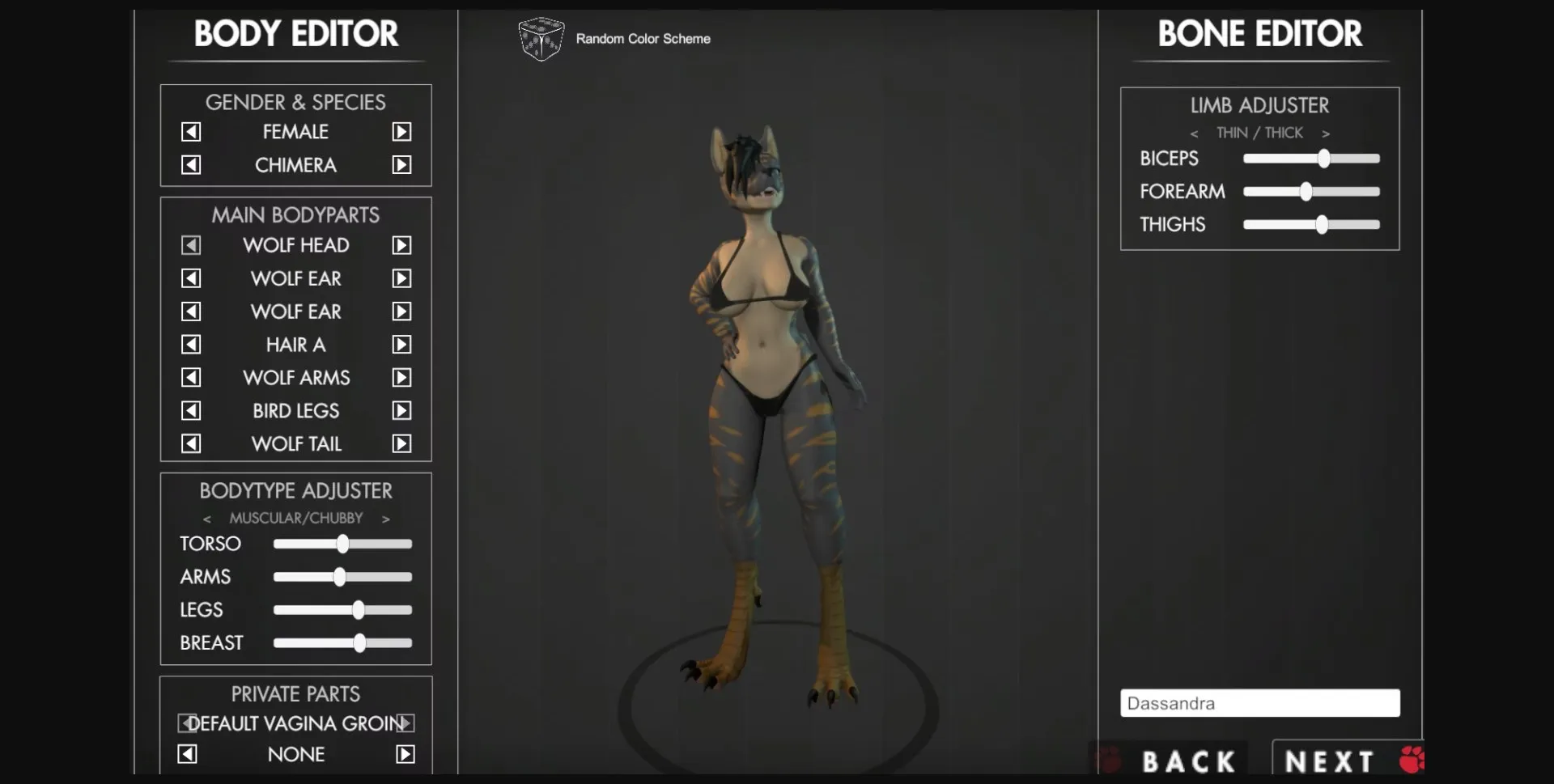Cycle to the next WOLF HEAD option

tap(402, 245)
